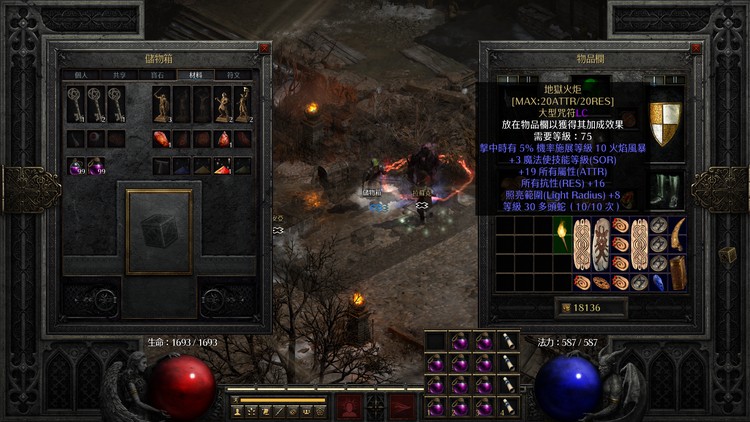This screenshot has height=422, width=750.
Task: Click the Horadric Cube slot in stash
Action: tap(159, 231)
